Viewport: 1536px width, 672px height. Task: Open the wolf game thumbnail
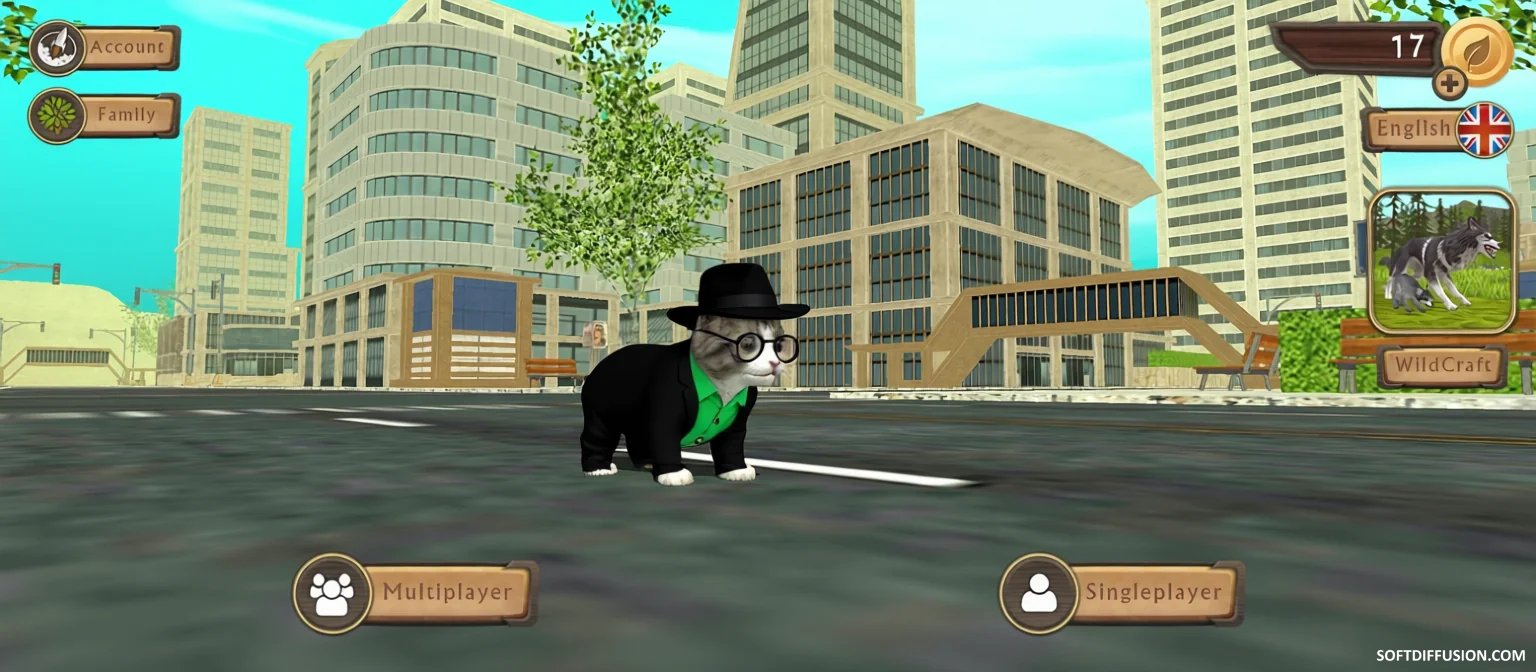[x=1442, y=261]
